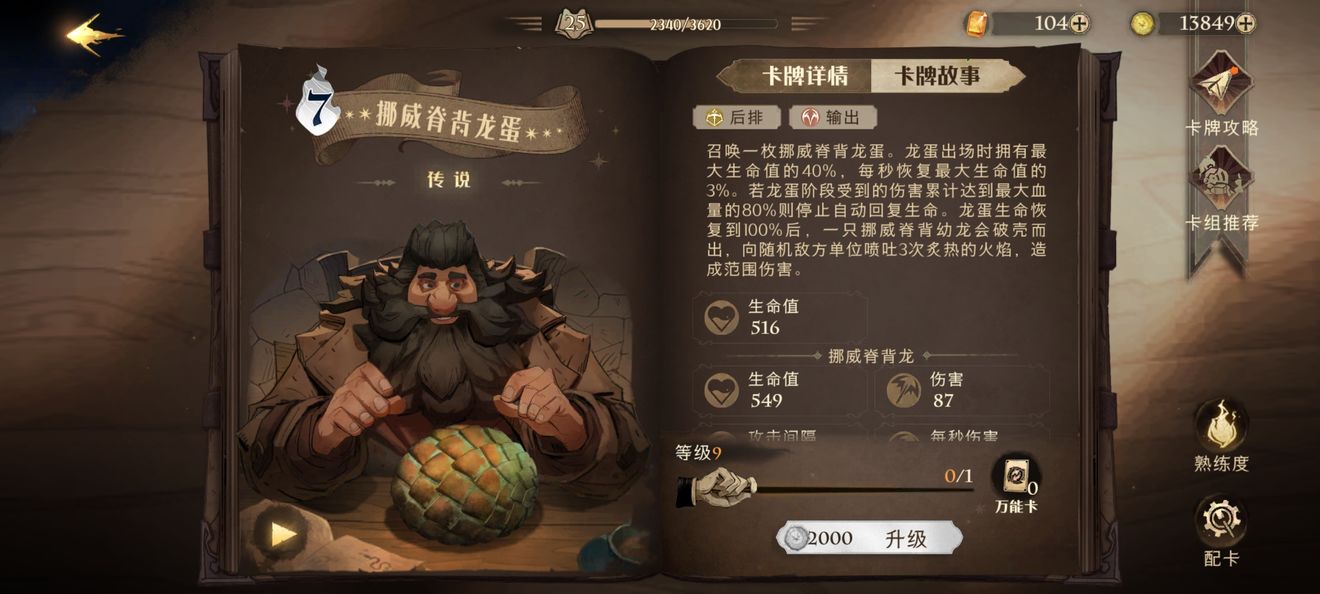Screen dimensions: 1320x594
Task: Switch to the 卡牌详情 tab
Action: [804, 76]
